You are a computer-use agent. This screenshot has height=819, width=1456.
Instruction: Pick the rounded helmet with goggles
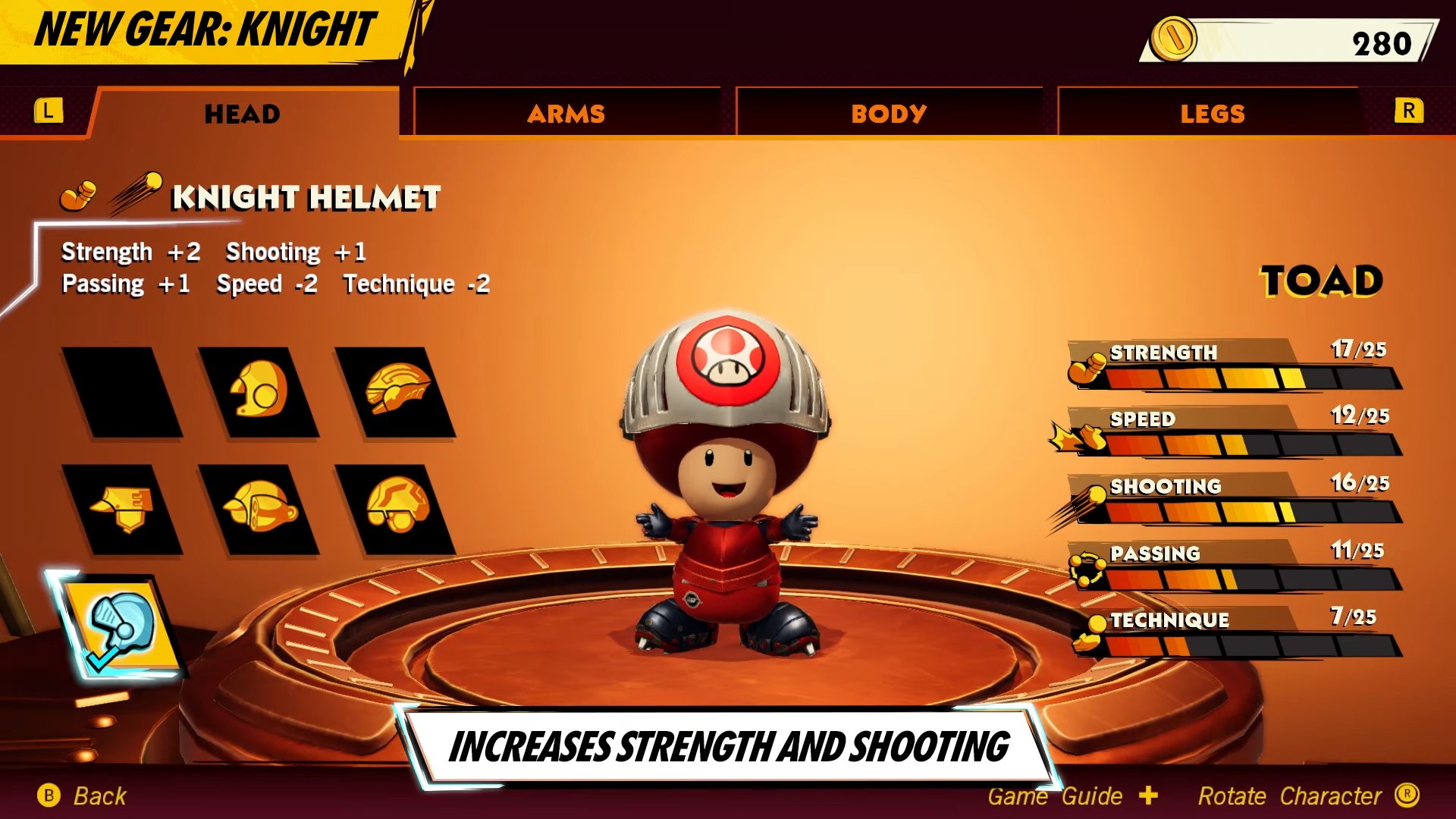click(x=396, y=509)
